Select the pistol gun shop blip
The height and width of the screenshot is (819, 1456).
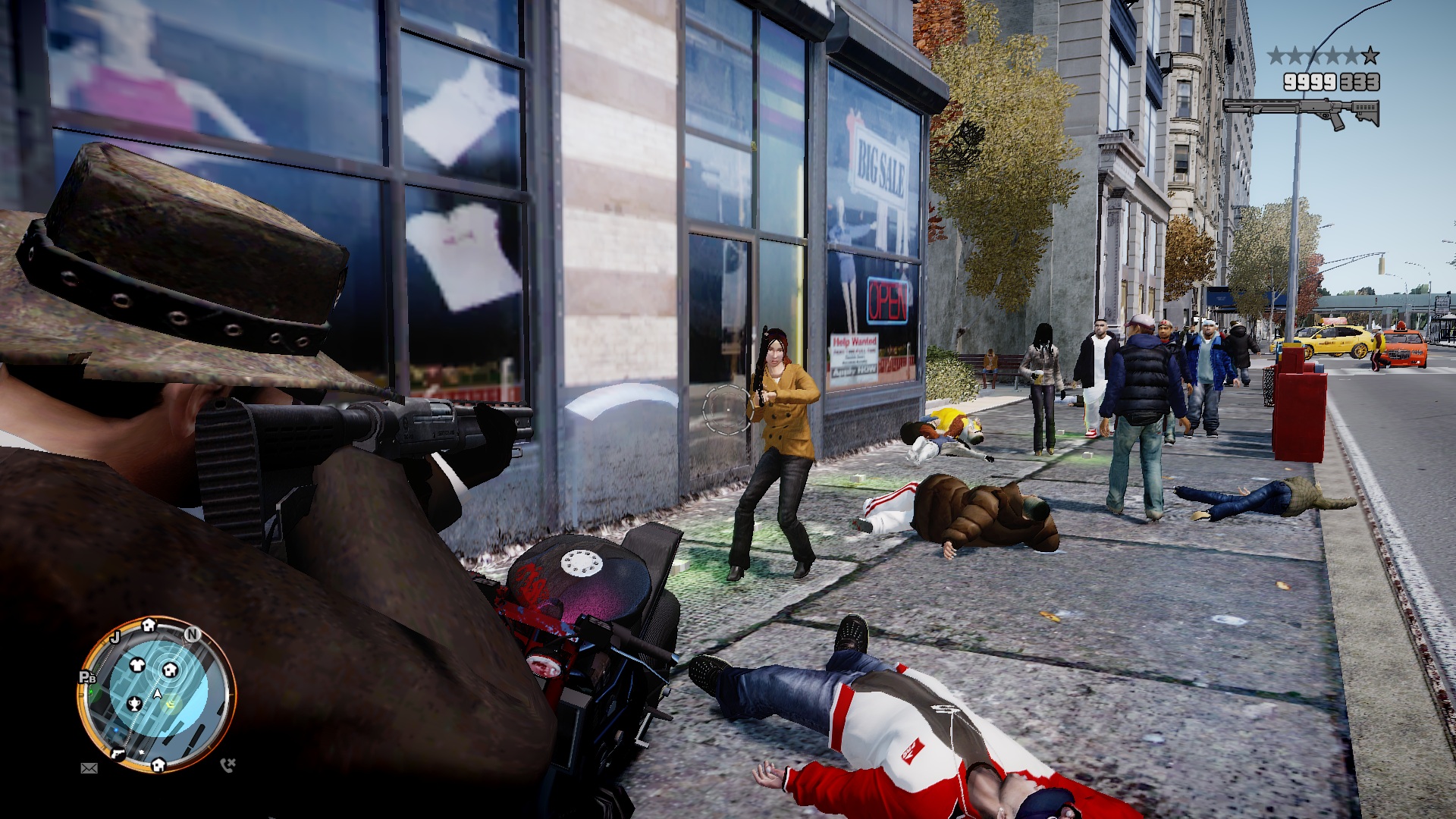click(x=118, y=753)
